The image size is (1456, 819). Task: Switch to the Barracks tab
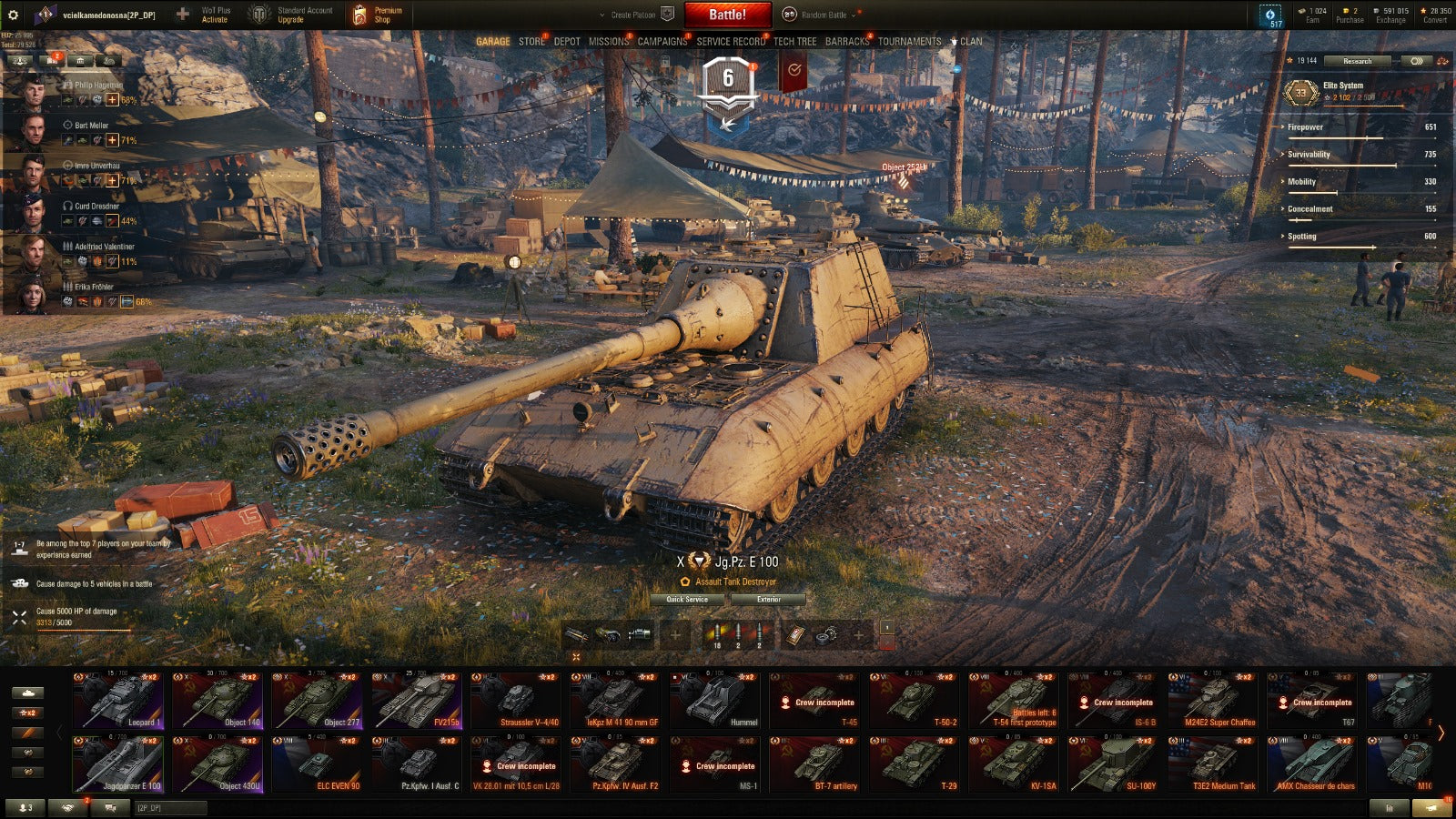[846, 42]
